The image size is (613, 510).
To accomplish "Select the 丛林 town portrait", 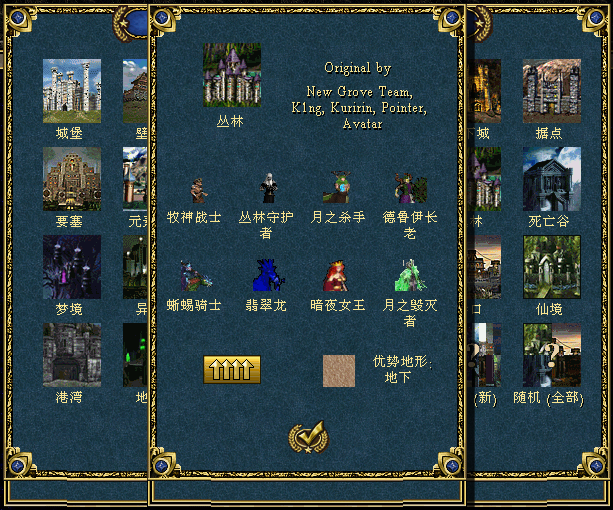I will point(231,76).
